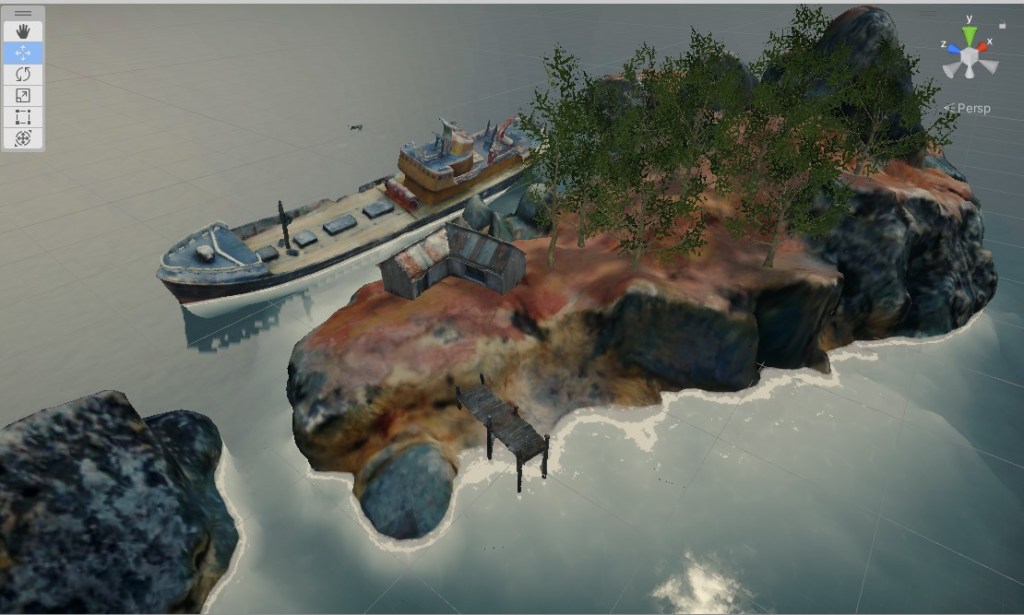Select the hand view tool
The image size is (1024, 615).
point(23,32)
